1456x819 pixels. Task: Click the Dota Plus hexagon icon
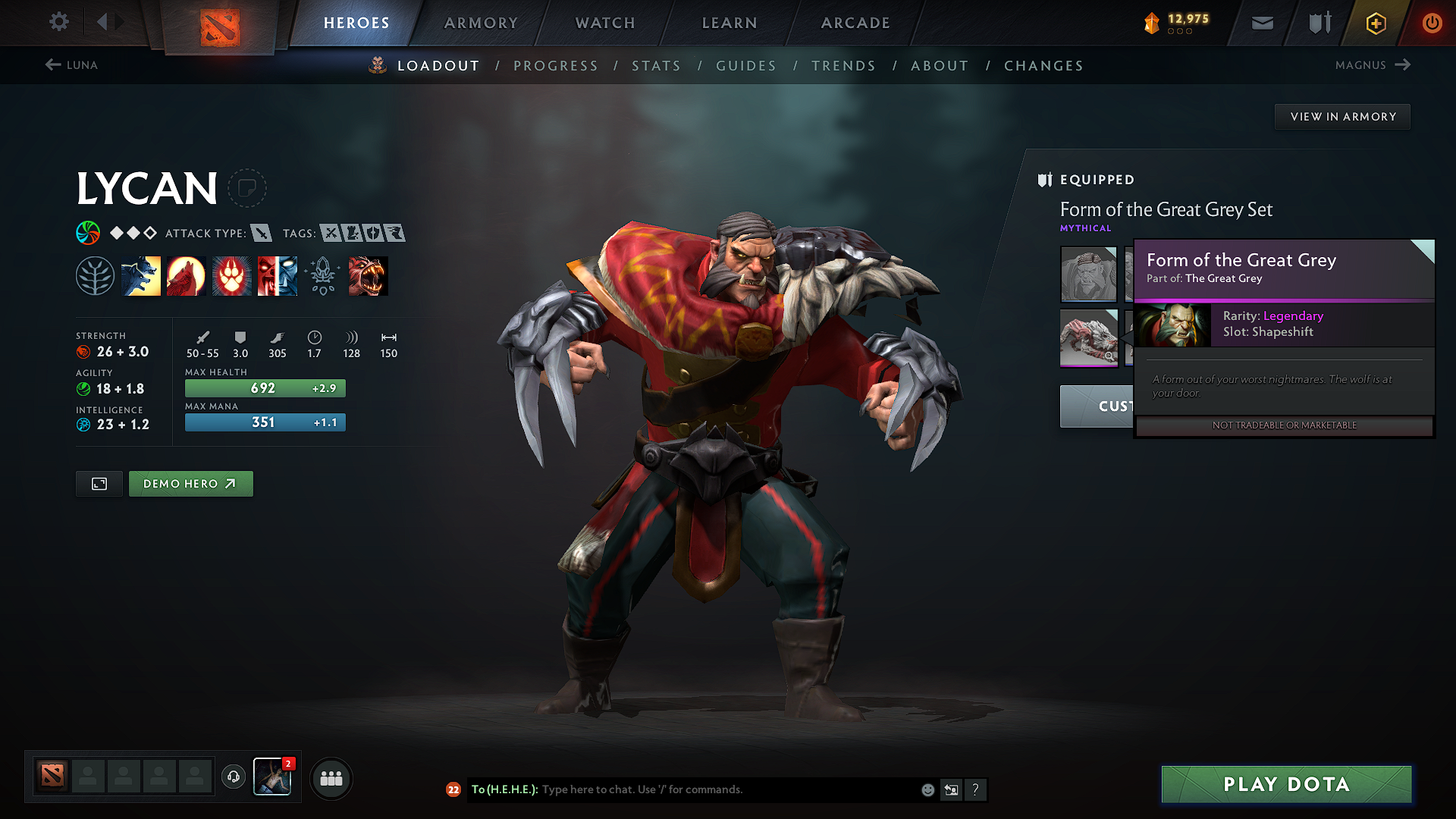(x=1375, y=23)
